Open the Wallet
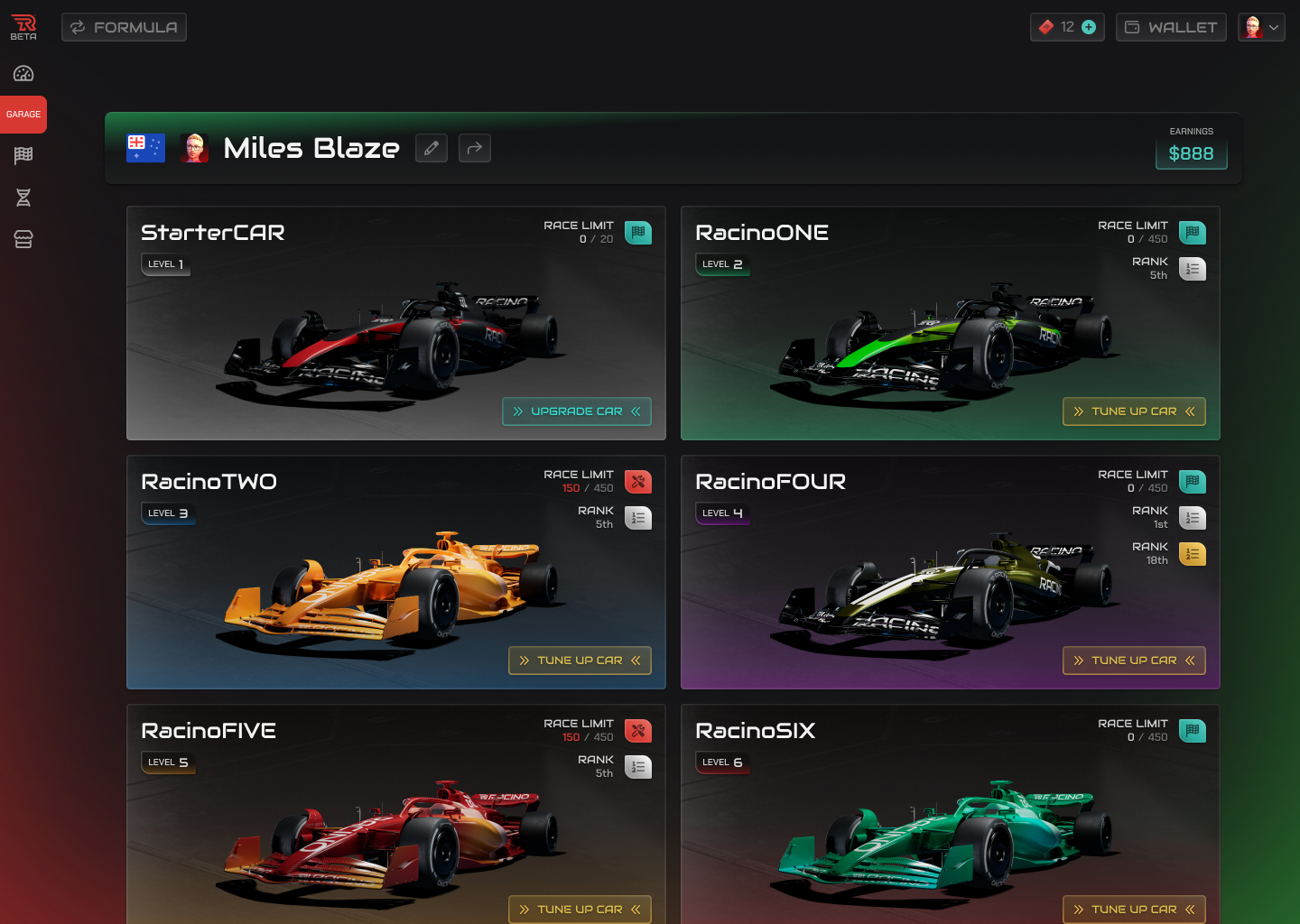The image size is (1300, 924). point(1171,27)
